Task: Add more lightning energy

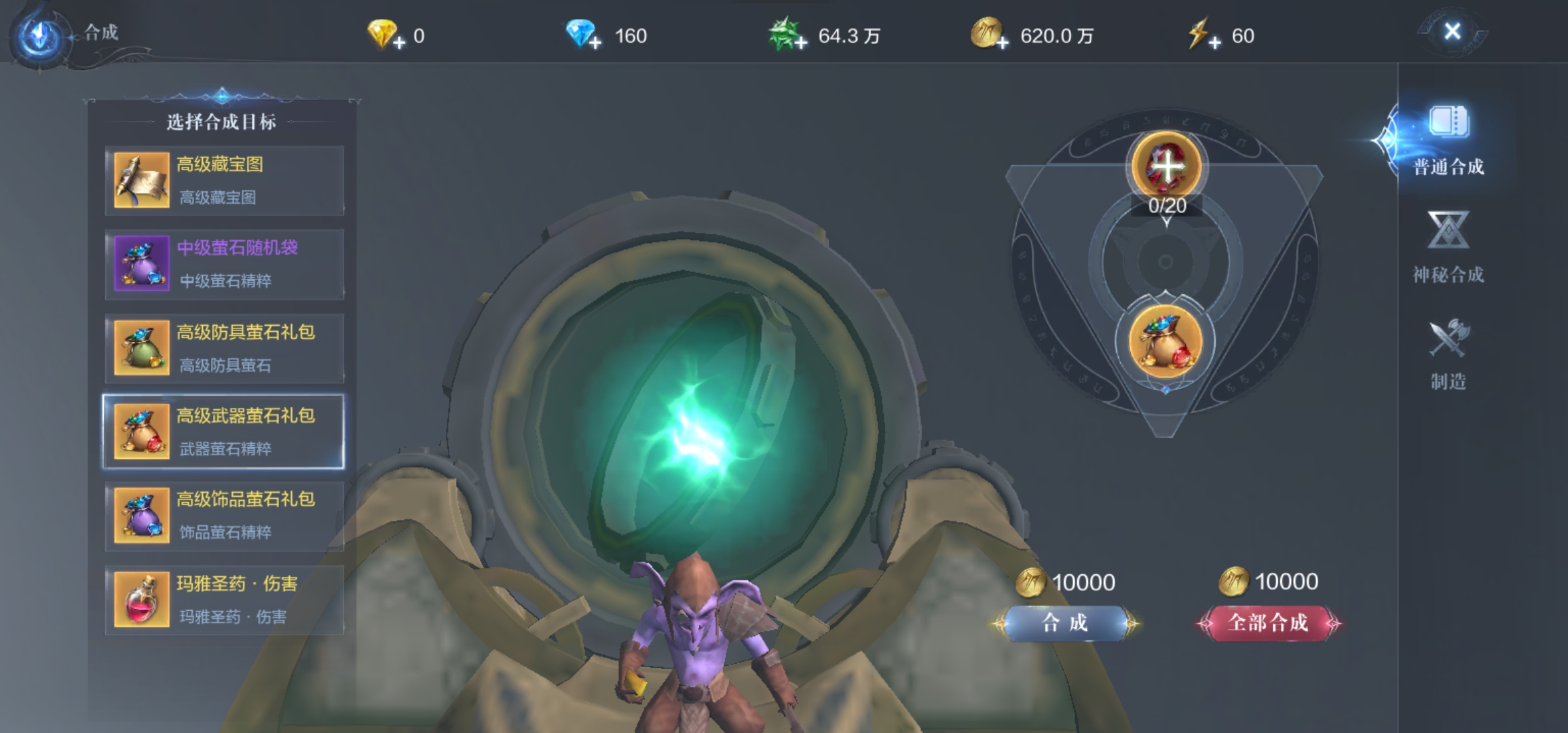Action: point(1214,43)
